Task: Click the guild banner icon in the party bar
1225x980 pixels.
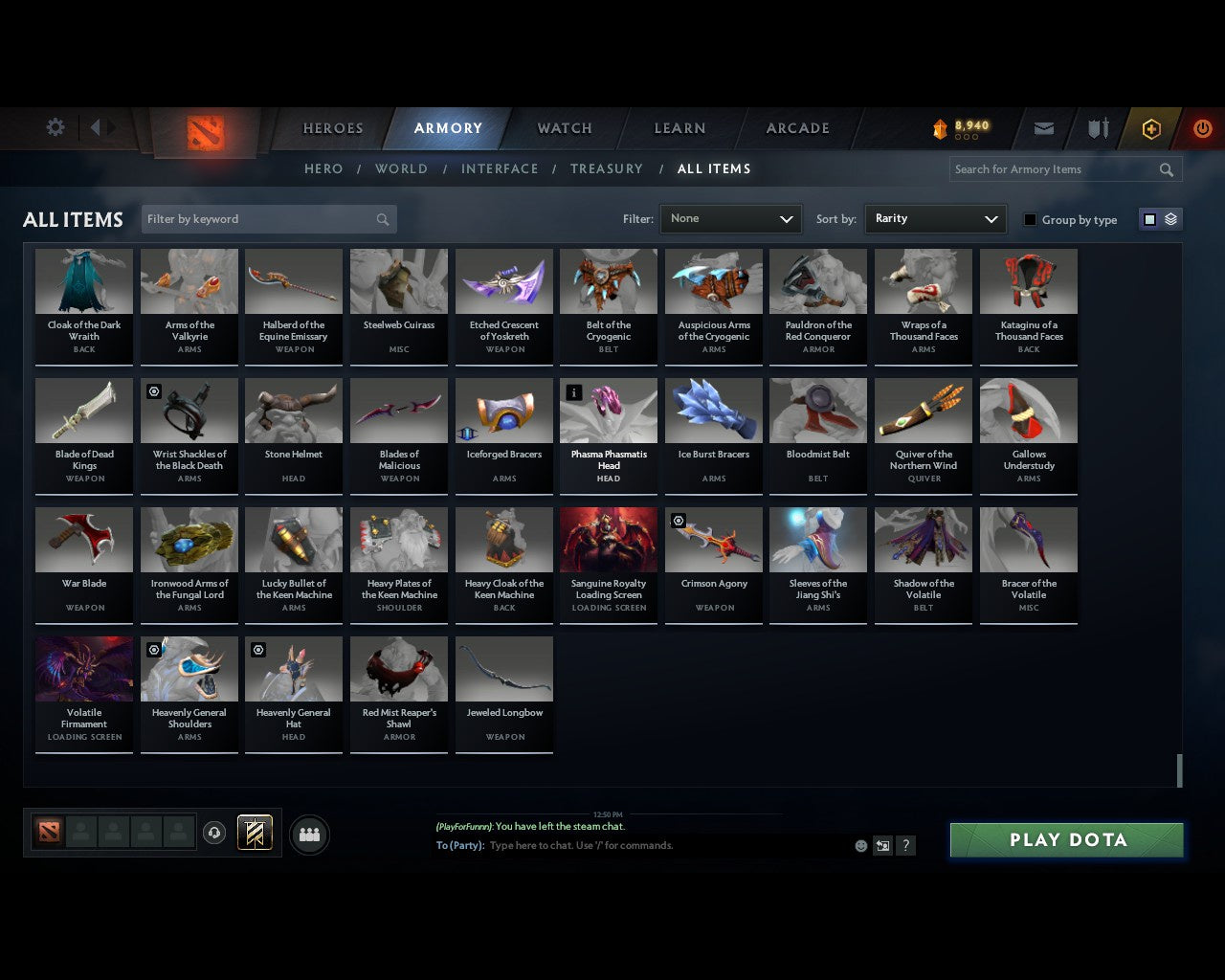Action: pos(255,833)
